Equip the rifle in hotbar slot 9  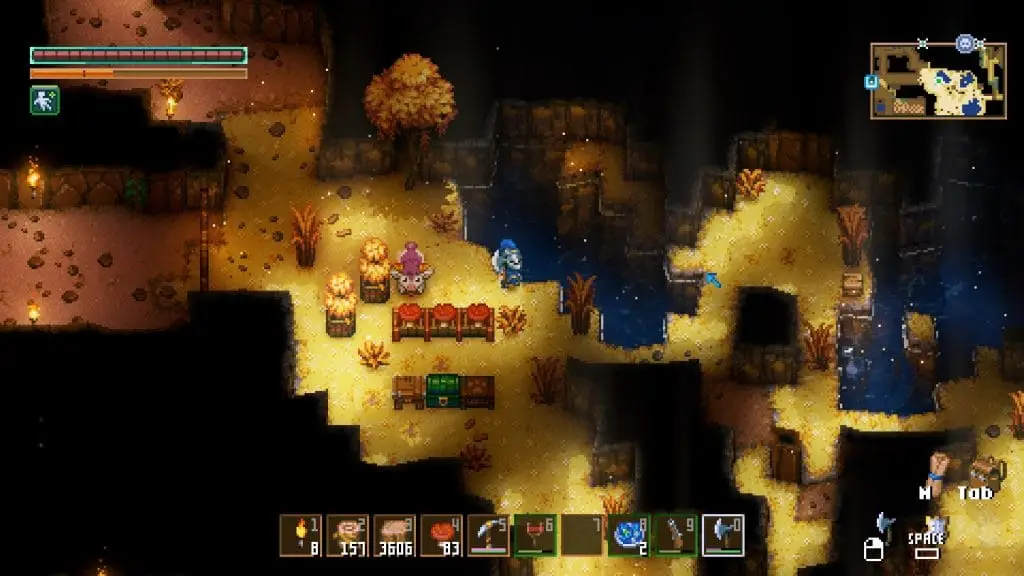pos(676,535)
